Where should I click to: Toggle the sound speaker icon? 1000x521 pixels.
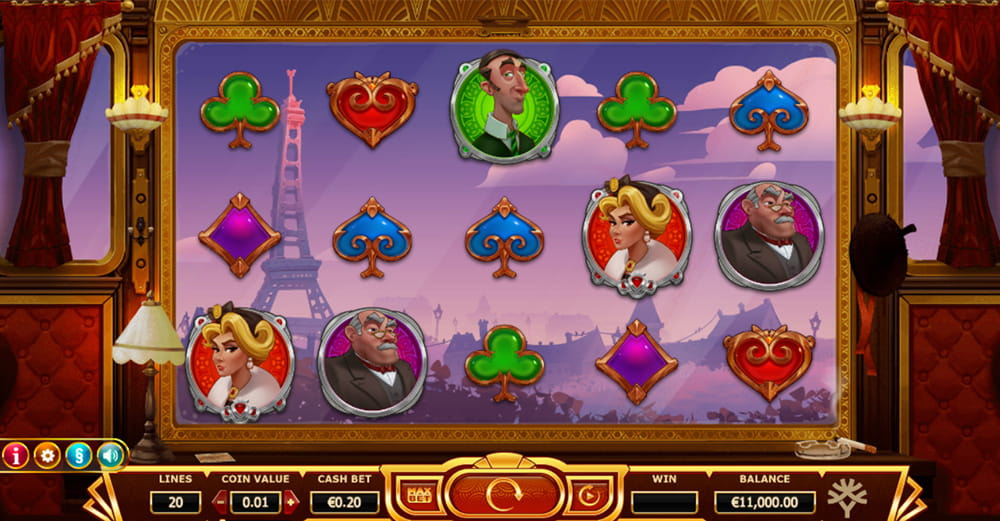[x=109, y=456]
